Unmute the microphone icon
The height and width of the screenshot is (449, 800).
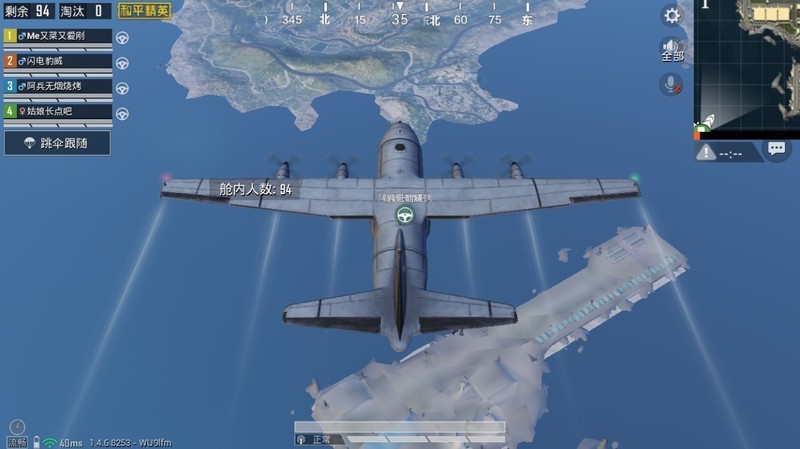[671, 85]
